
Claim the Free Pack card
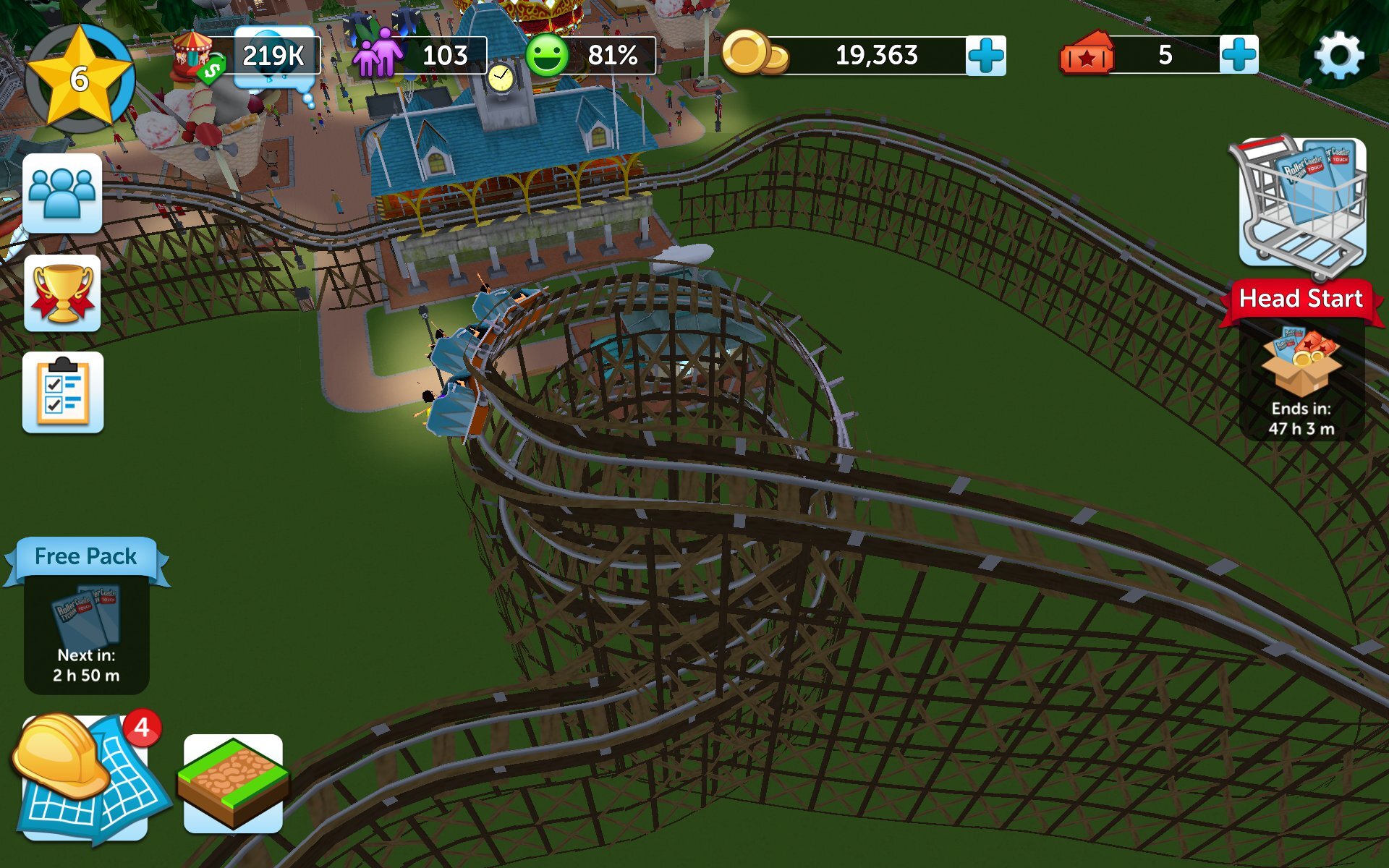[85, 618]
